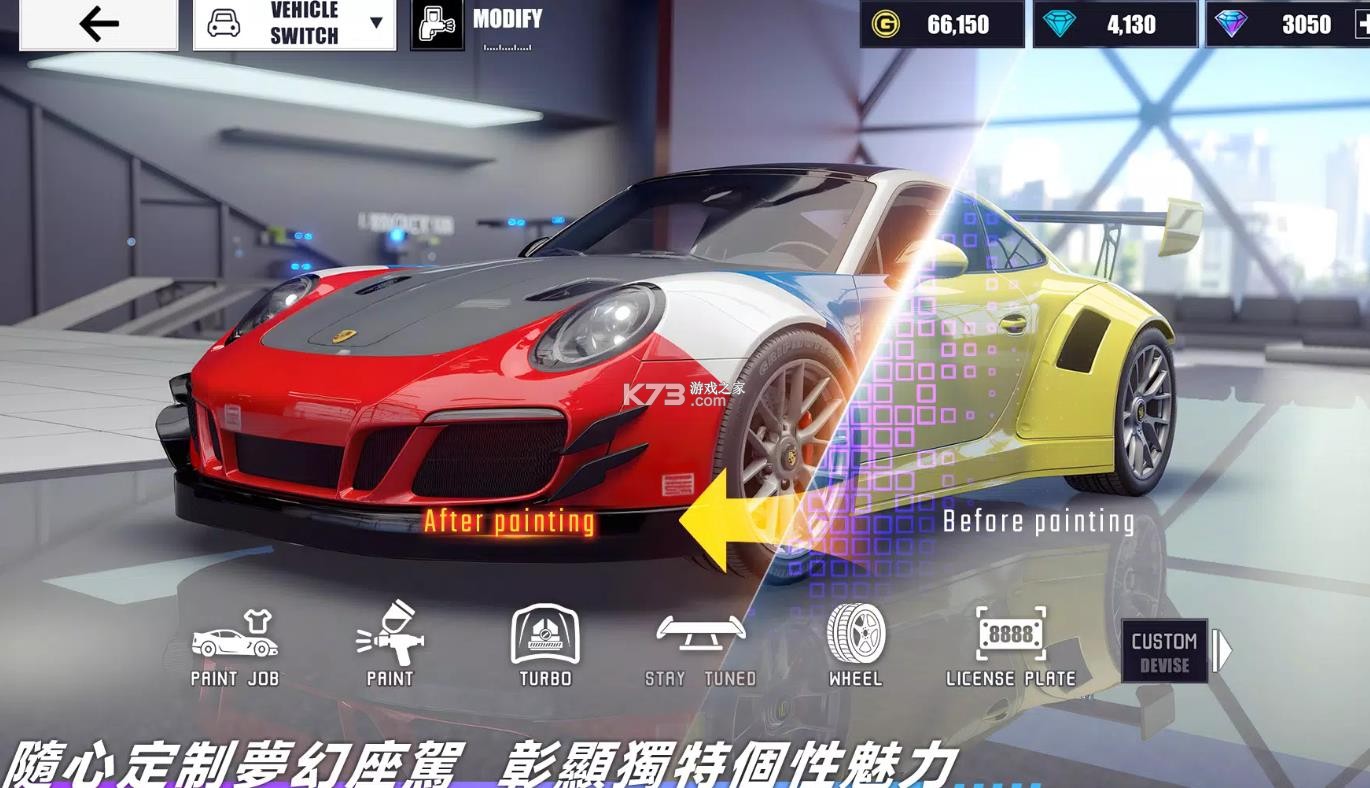Click the car icon in Vehicle Switch
Image resolution: width=1370 pixels, height=788 pixels.
(225, 20)
